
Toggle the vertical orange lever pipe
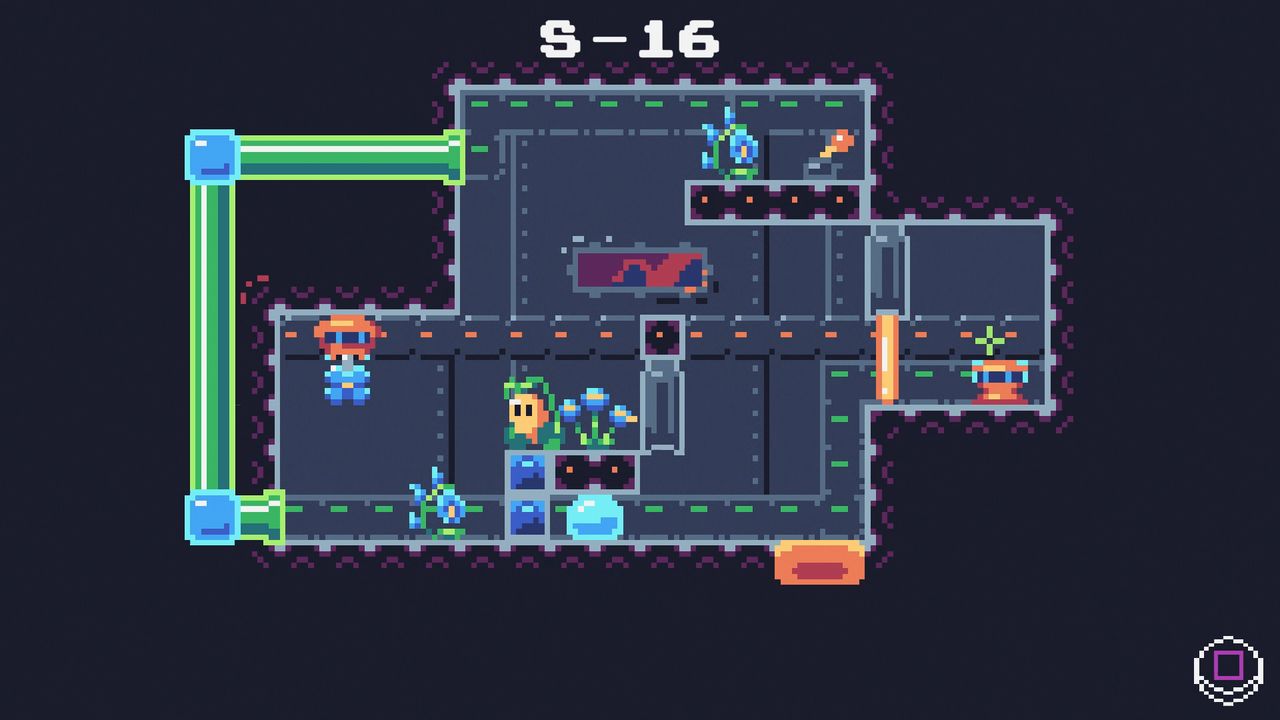pos(888,355)
